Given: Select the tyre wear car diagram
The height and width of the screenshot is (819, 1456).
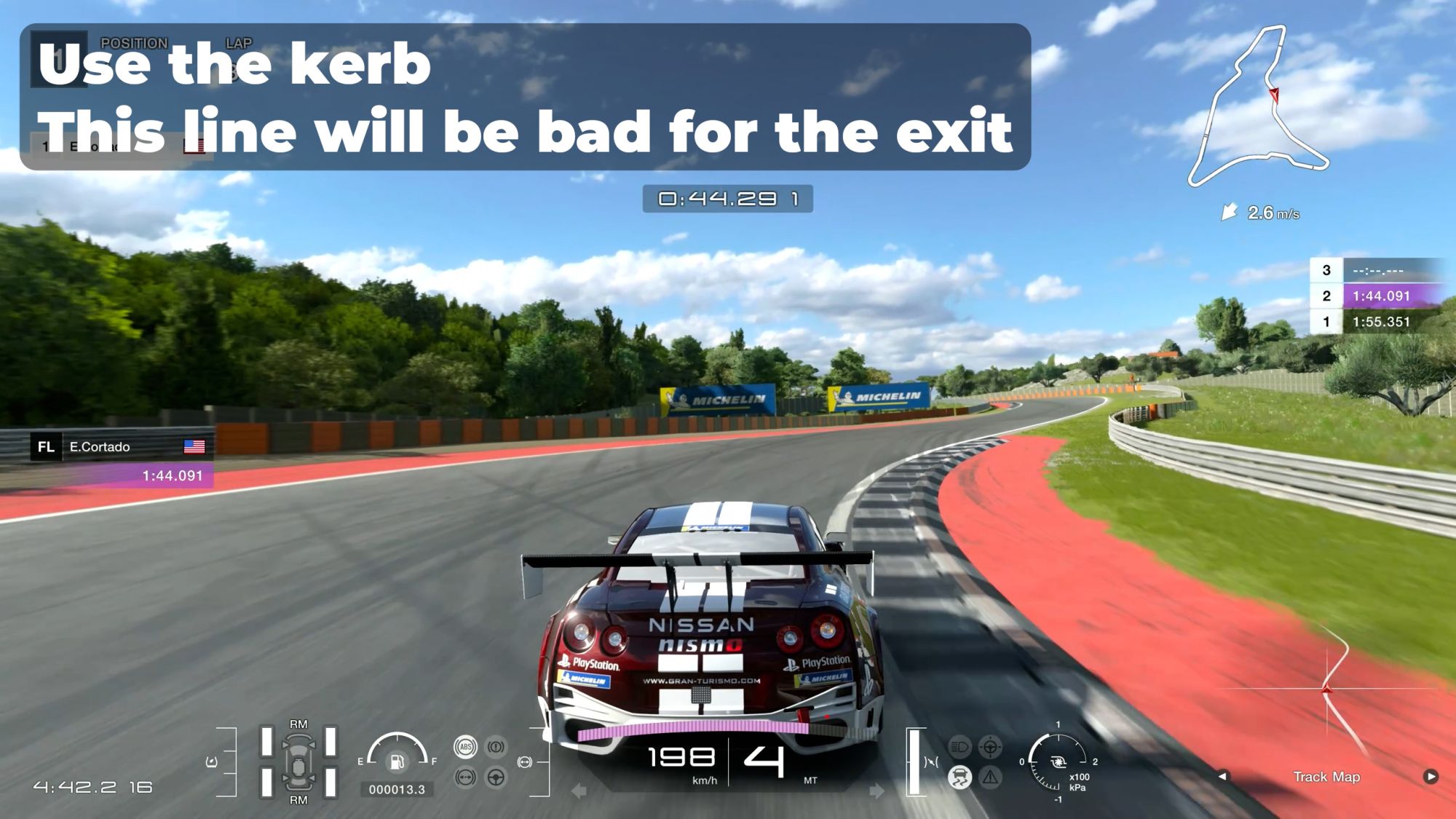Looking at the screenshot, I should (298, 761).
